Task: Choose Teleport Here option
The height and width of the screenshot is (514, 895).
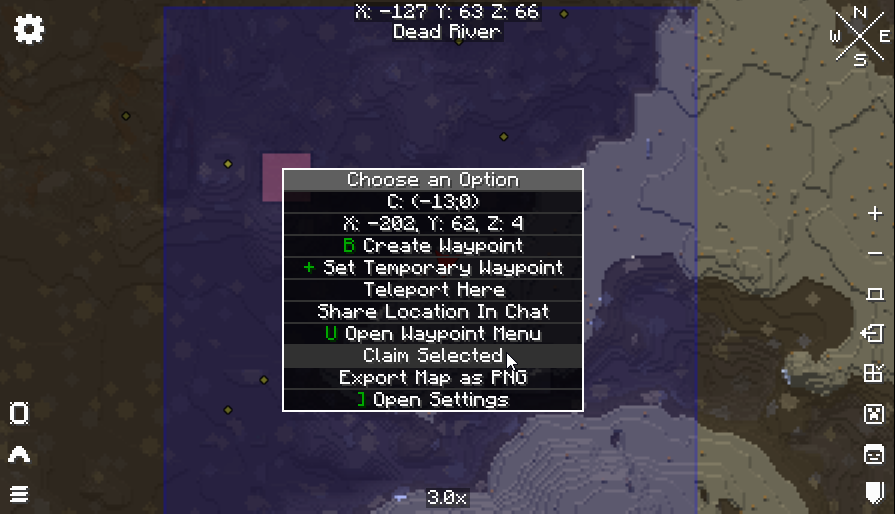Action: pos(433,290)
